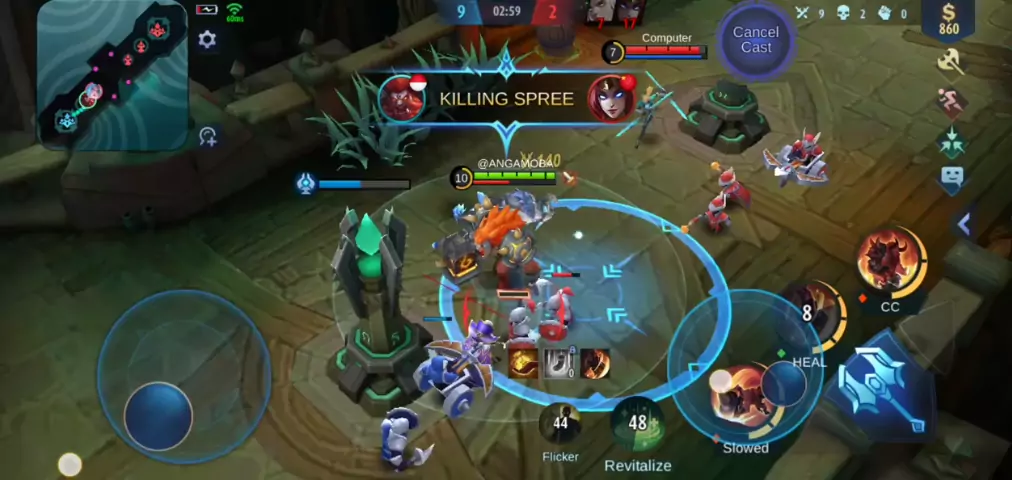Select the running figure retreat signal icon
1012x480 pixels.
[950, 101]
